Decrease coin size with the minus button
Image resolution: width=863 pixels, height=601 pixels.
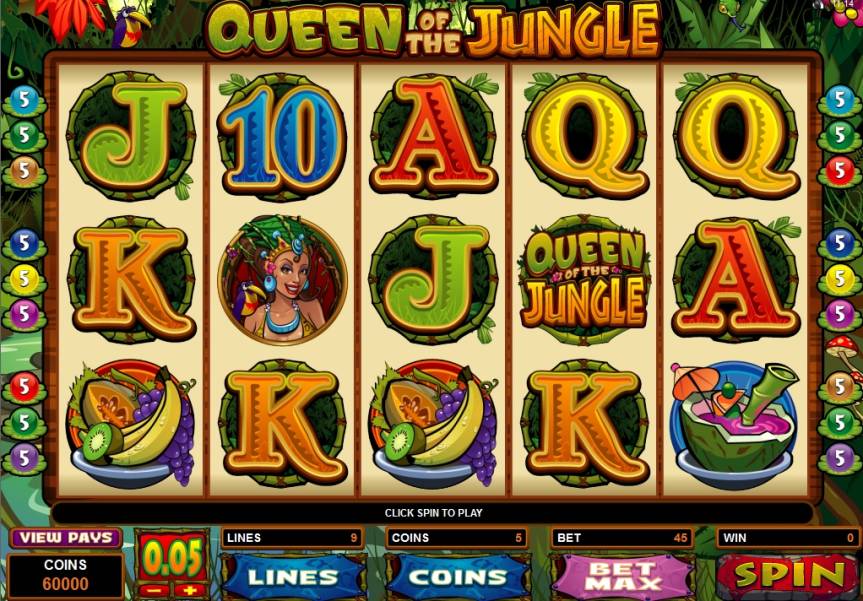tap(152, 590)
